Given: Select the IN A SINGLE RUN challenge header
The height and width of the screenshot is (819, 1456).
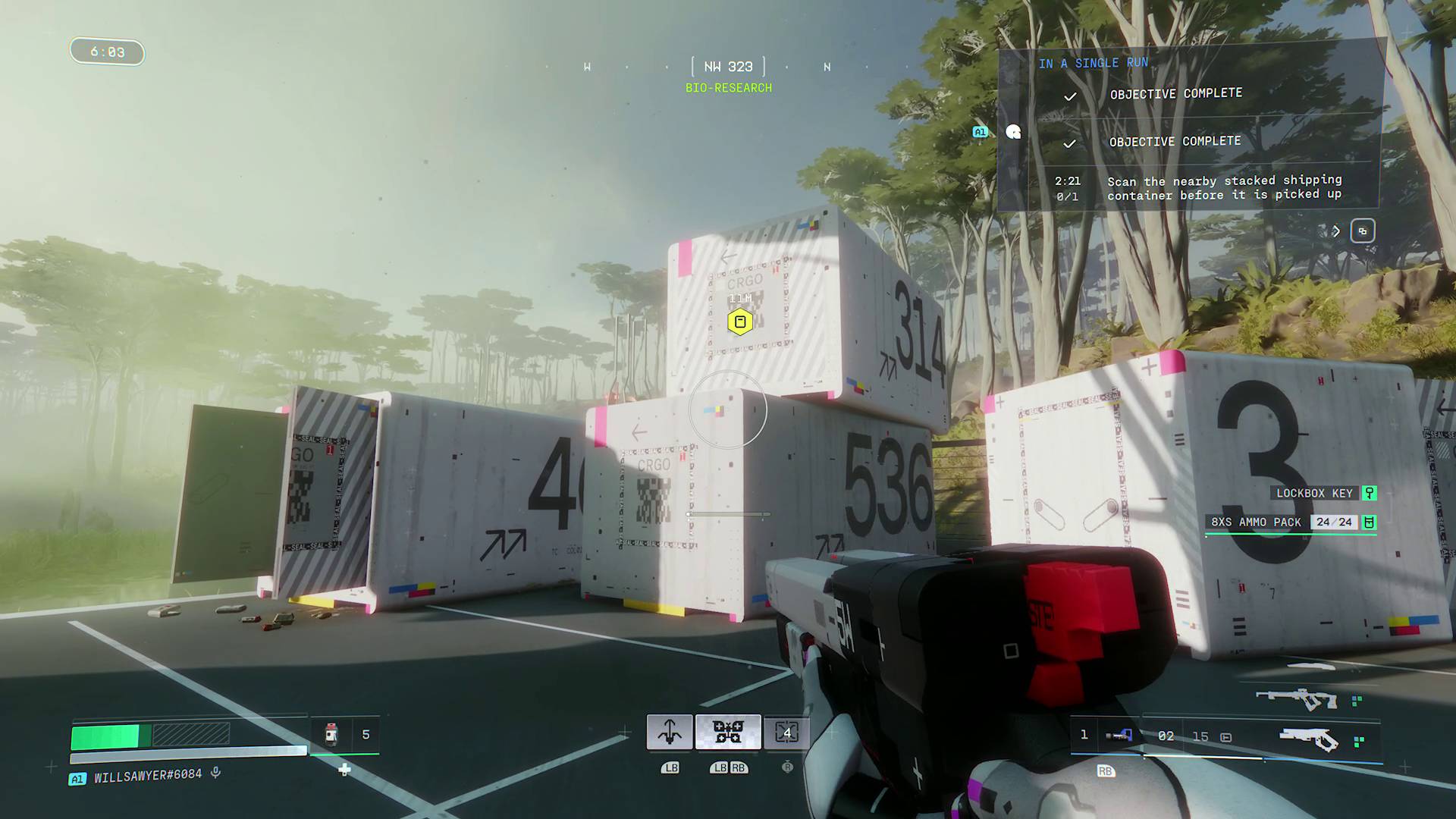Looking at the screenshot, I should pos(1094,63).
